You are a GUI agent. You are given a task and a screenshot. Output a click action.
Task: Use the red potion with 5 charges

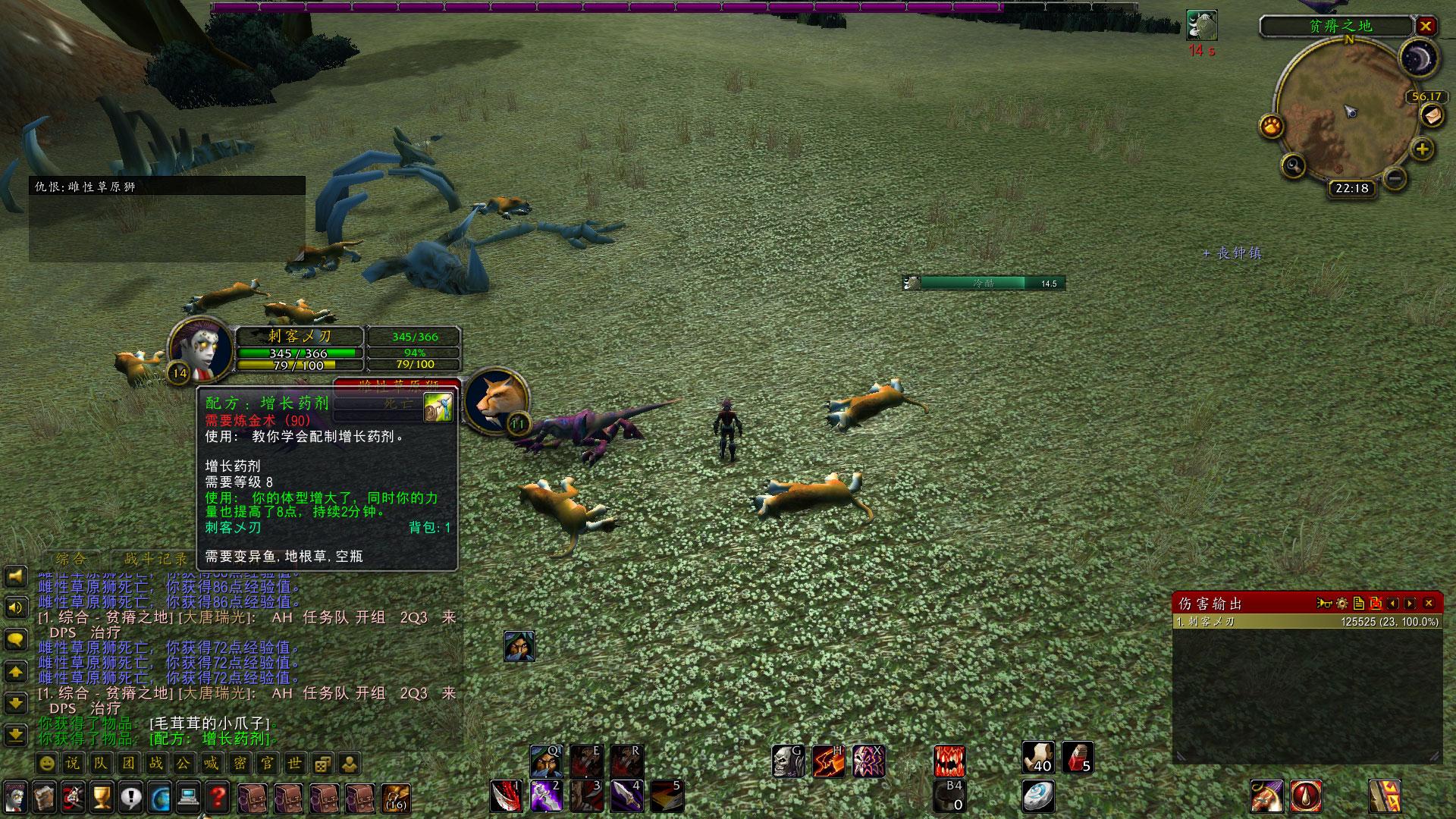point(1077,757)
